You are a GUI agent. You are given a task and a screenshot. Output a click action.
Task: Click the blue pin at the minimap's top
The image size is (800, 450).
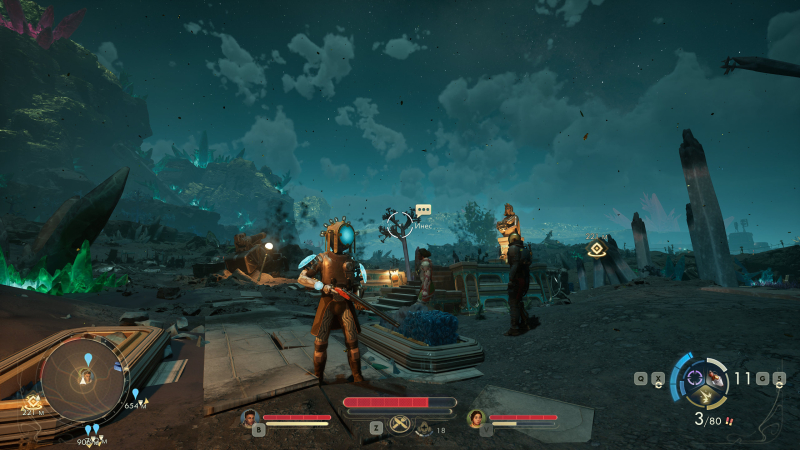[89, 358]
